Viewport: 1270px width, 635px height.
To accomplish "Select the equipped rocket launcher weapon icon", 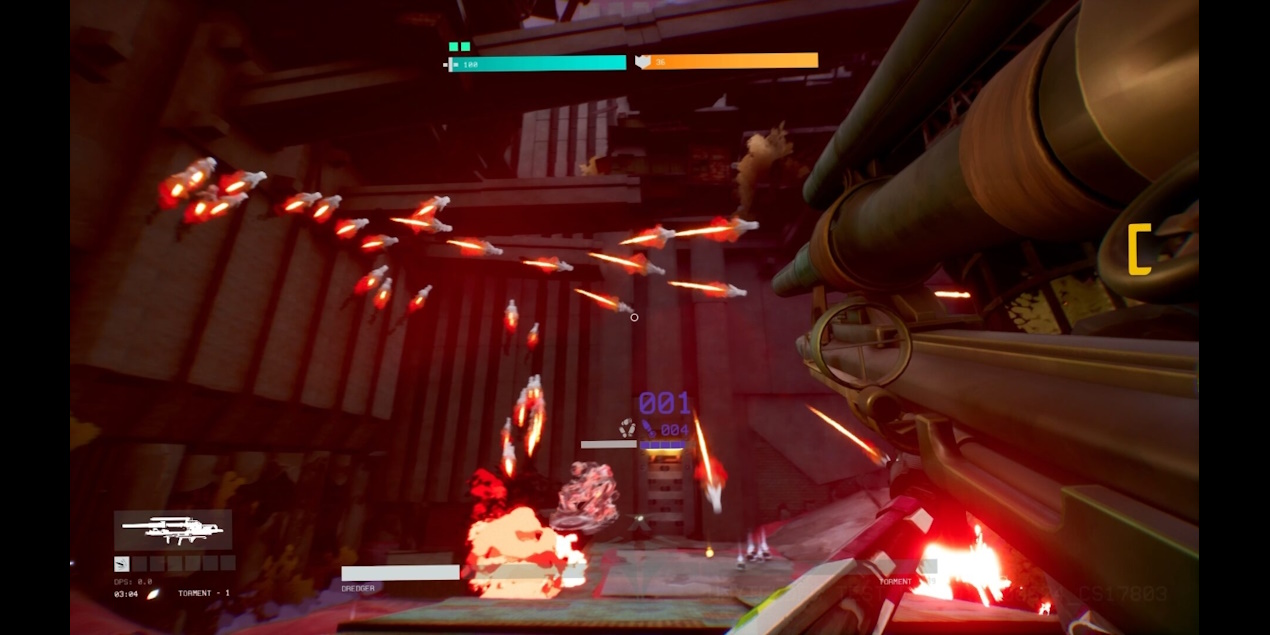I will (x=173, y=530).
